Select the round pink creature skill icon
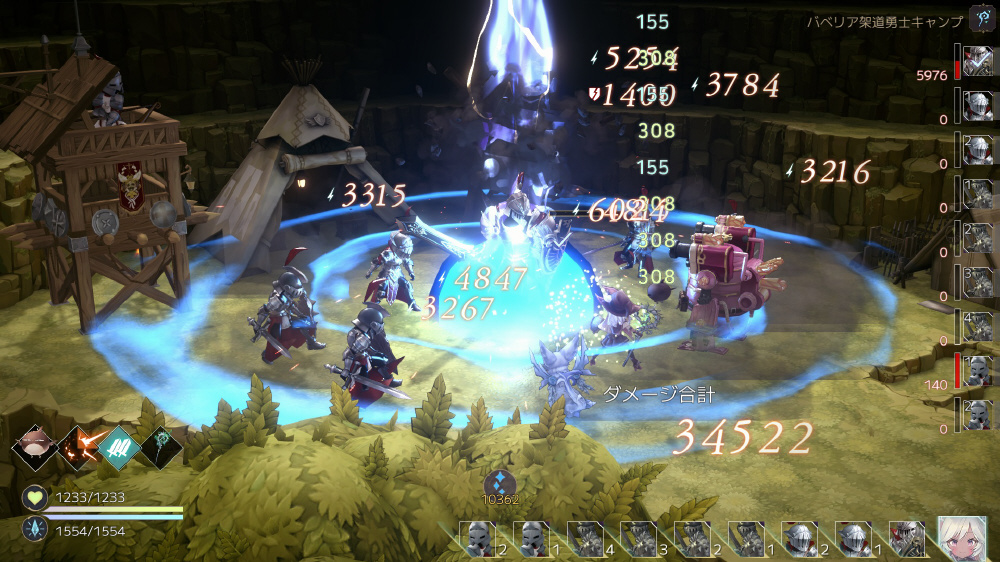Viewport: 1000px width, 562px height. tap(33, 447)
